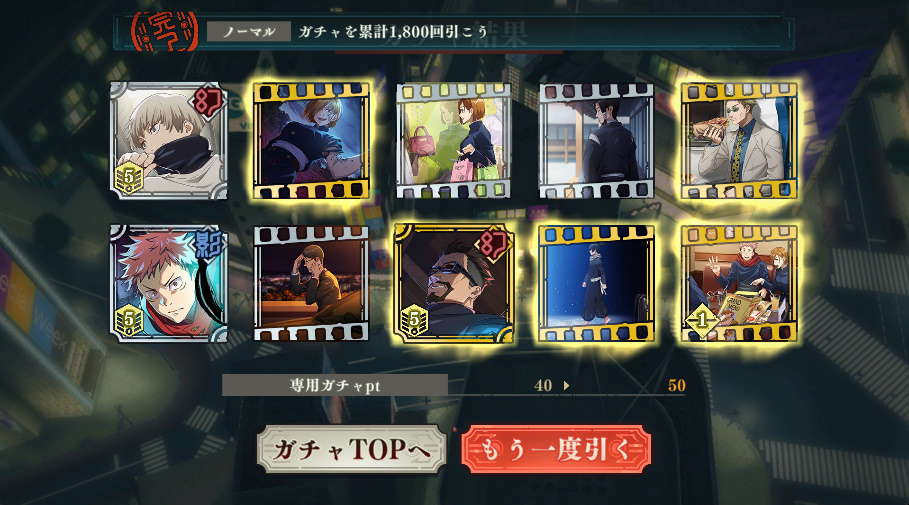This screenshot has width=909, height=505.
Task: Open the man holding head at night card
Action: click(x=311, y=284)
